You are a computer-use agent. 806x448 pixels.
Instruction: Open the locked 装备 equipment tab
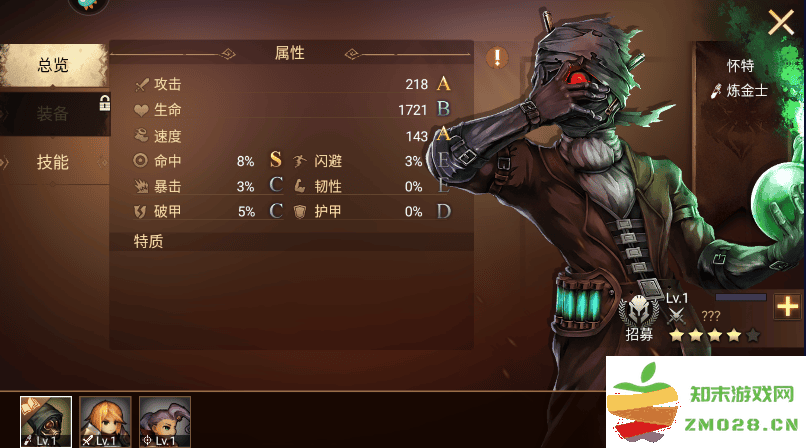coord(53,114)
